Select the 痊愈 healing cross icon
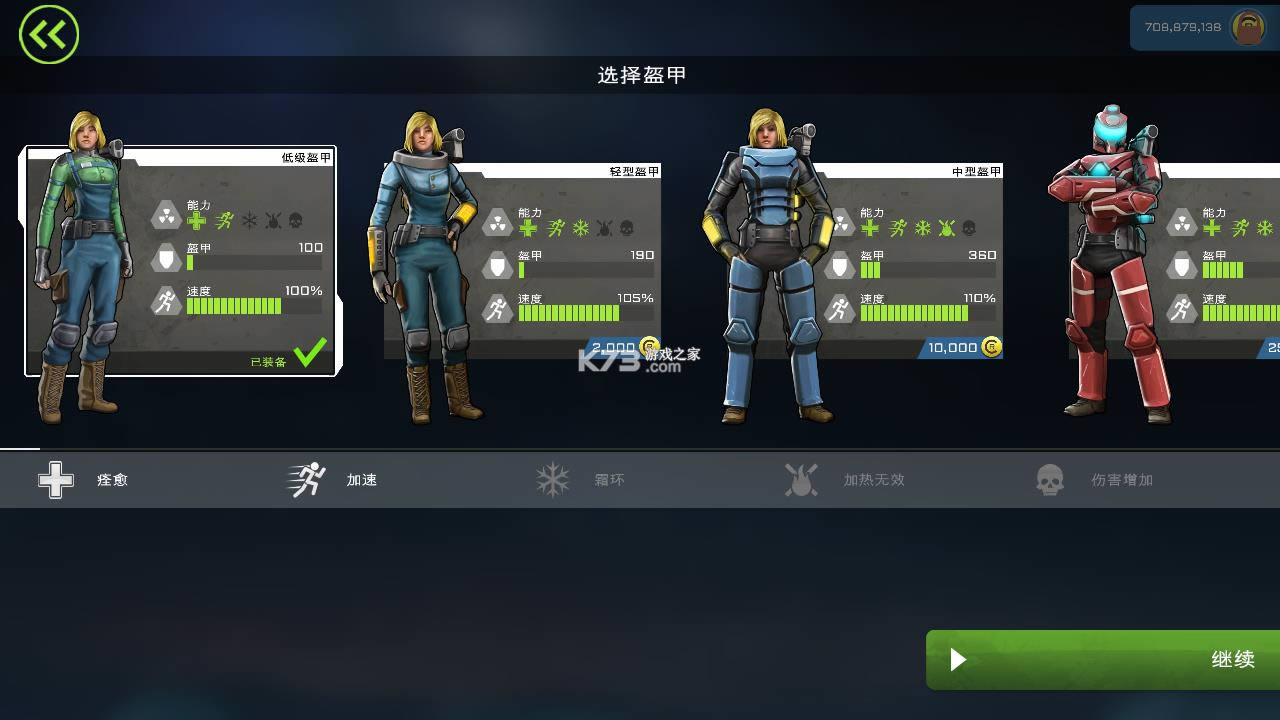Viewport: 1280px width, 720px height. [x=57, y=480]
